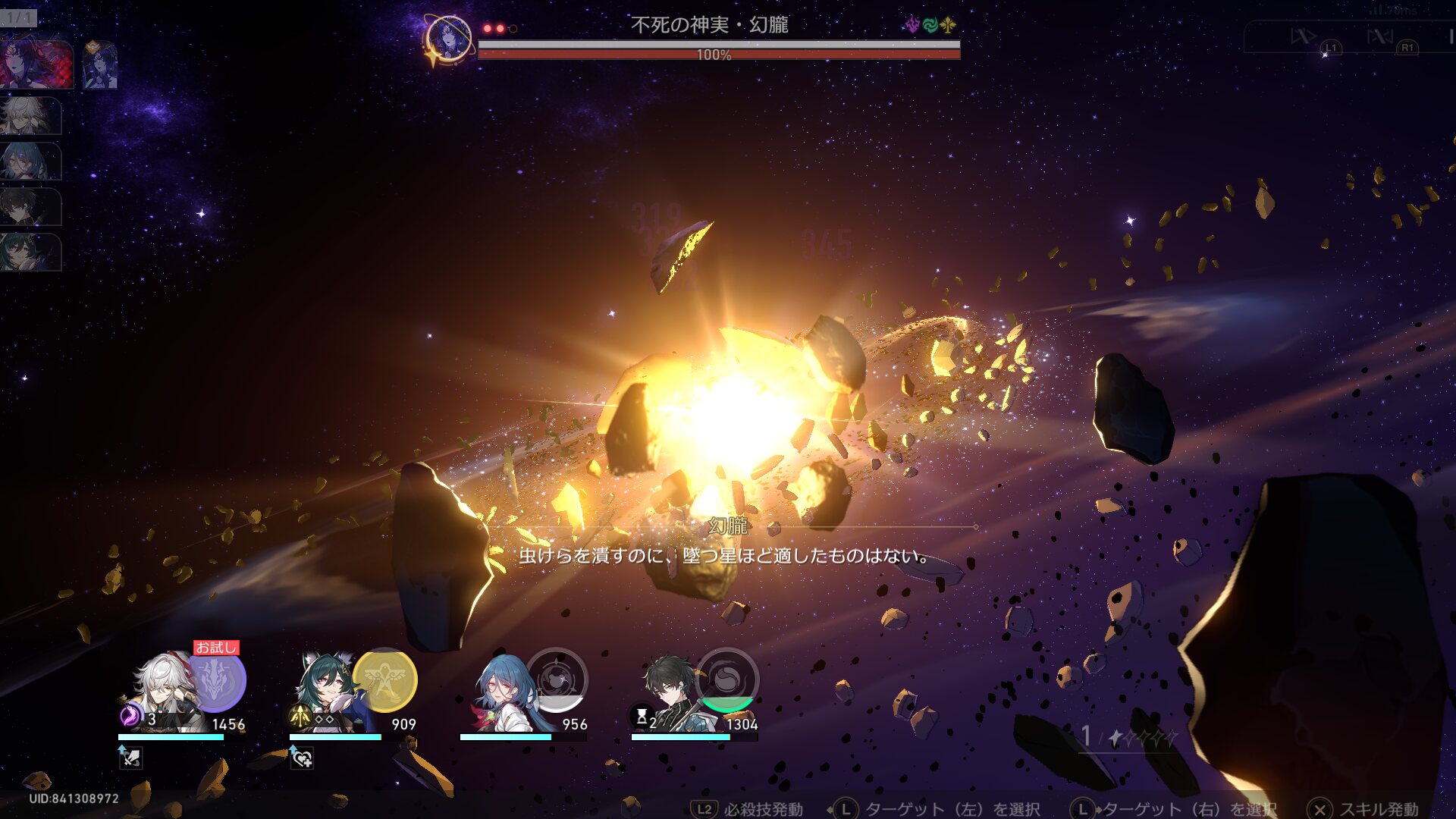1456x819 pixels.
Task: Select the green-haired portrait in turn order
Action: coord(29,252)
